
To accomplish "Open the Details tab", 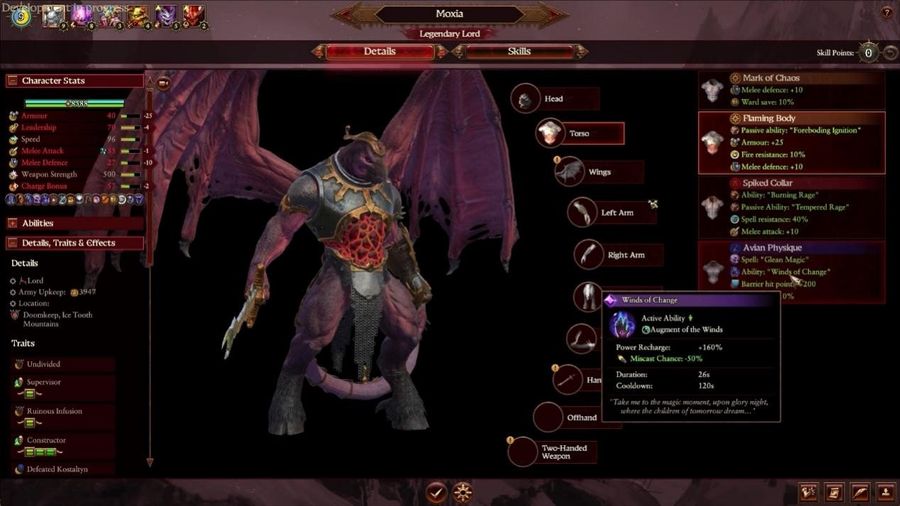I will pos(379,51).
